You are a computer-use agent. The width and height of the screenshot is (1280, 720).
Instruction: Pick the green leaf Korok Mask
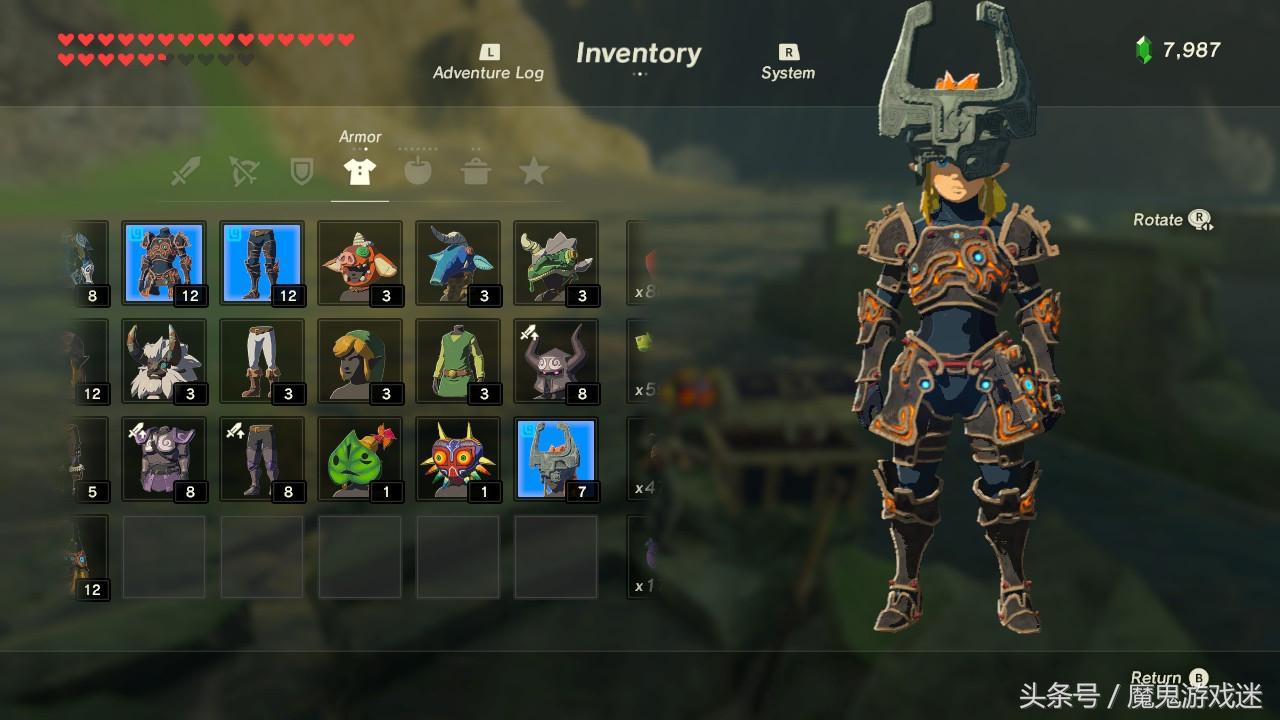(360, 459)
